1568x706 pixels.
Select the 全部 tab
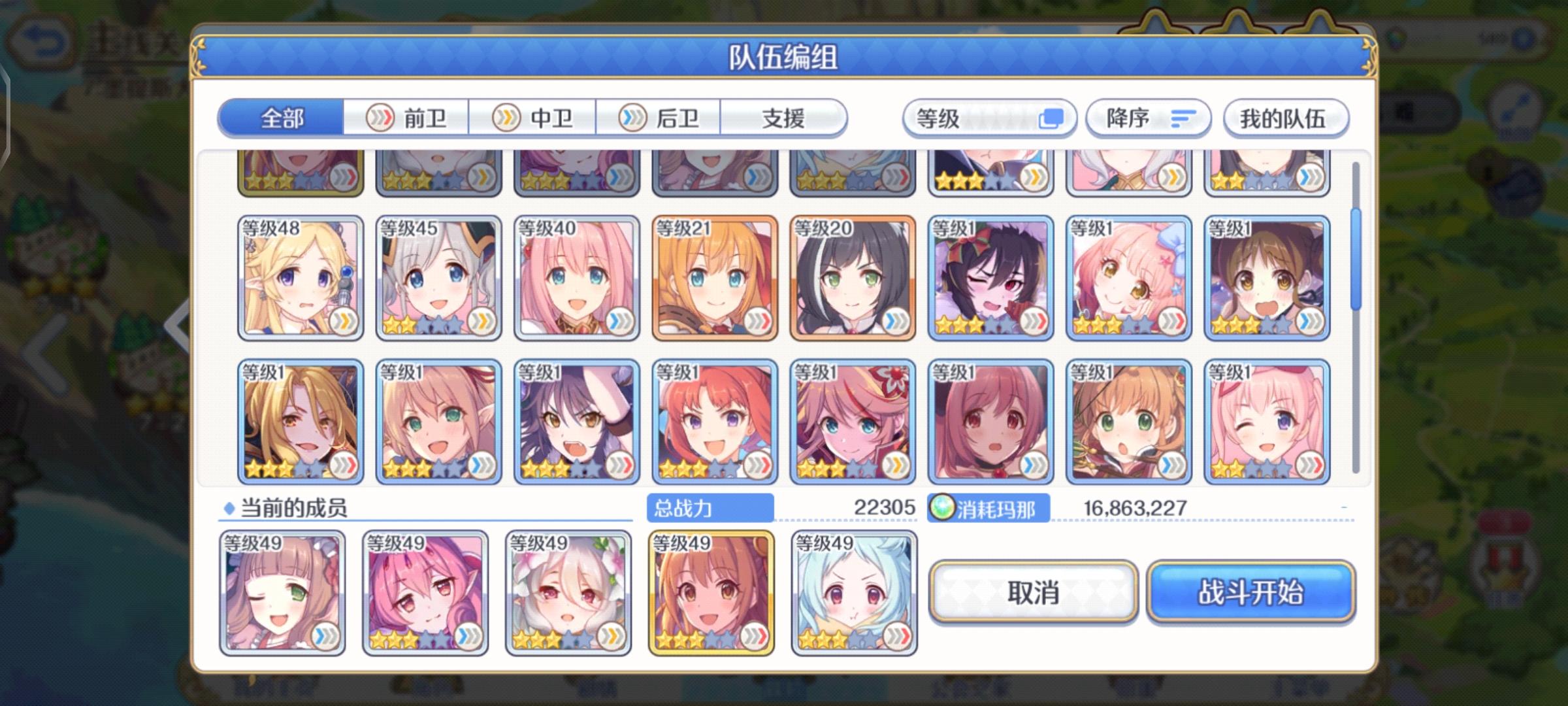pos(281,118)
